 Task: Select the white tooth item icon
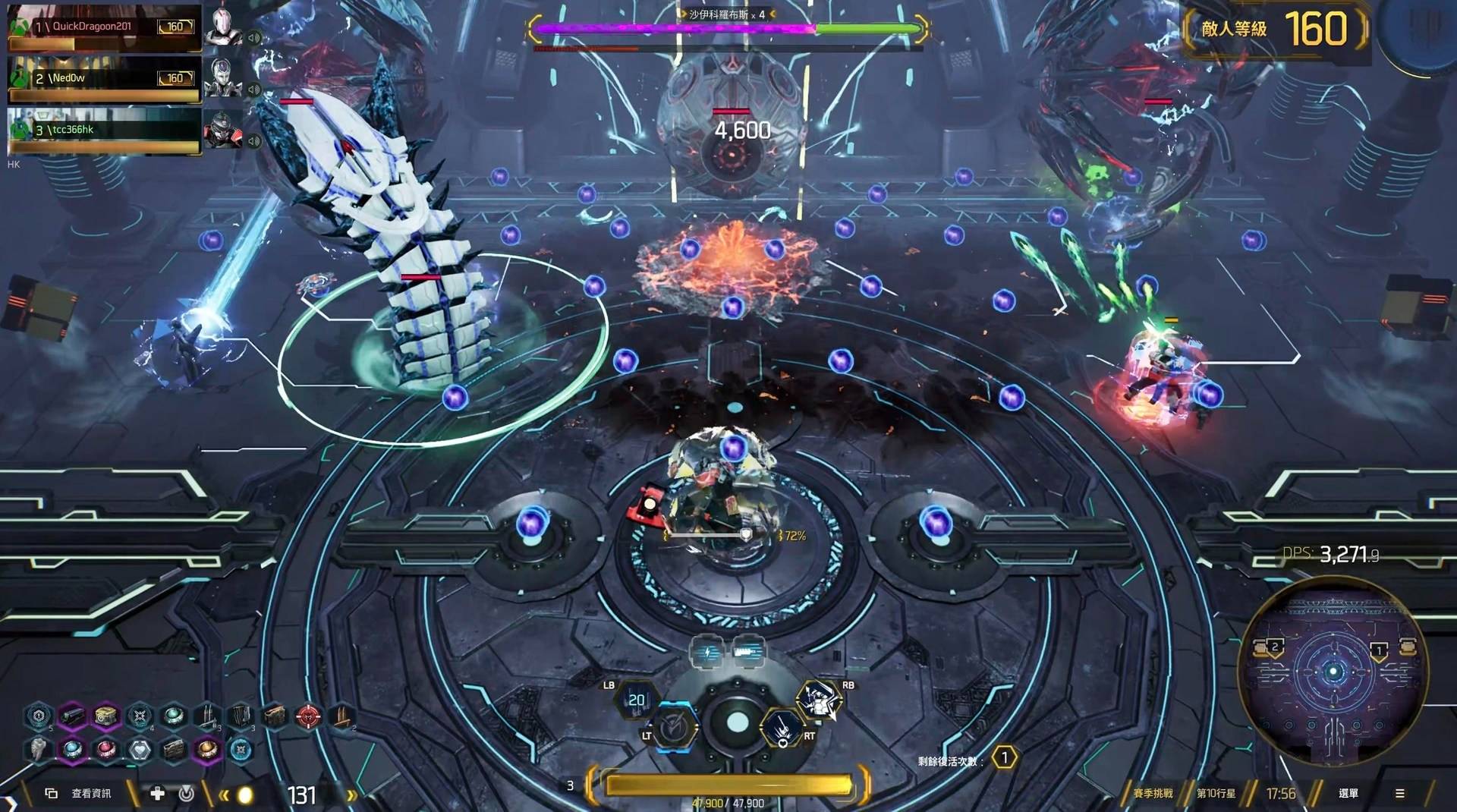click(38, 750)
